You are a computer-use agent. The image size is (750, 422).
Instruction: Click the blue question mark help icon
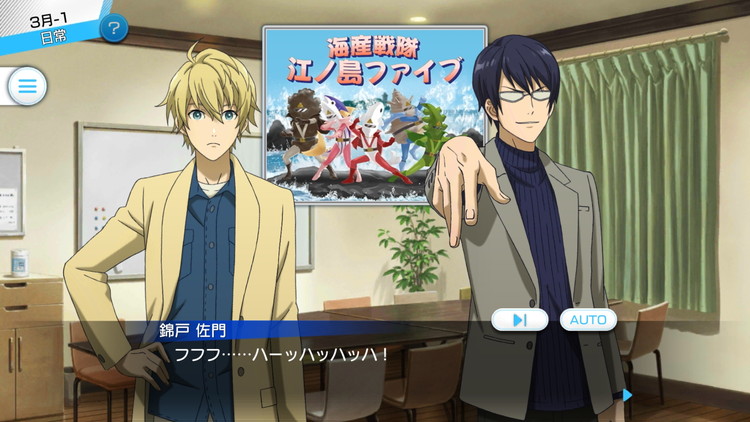[x=115, y=27]
